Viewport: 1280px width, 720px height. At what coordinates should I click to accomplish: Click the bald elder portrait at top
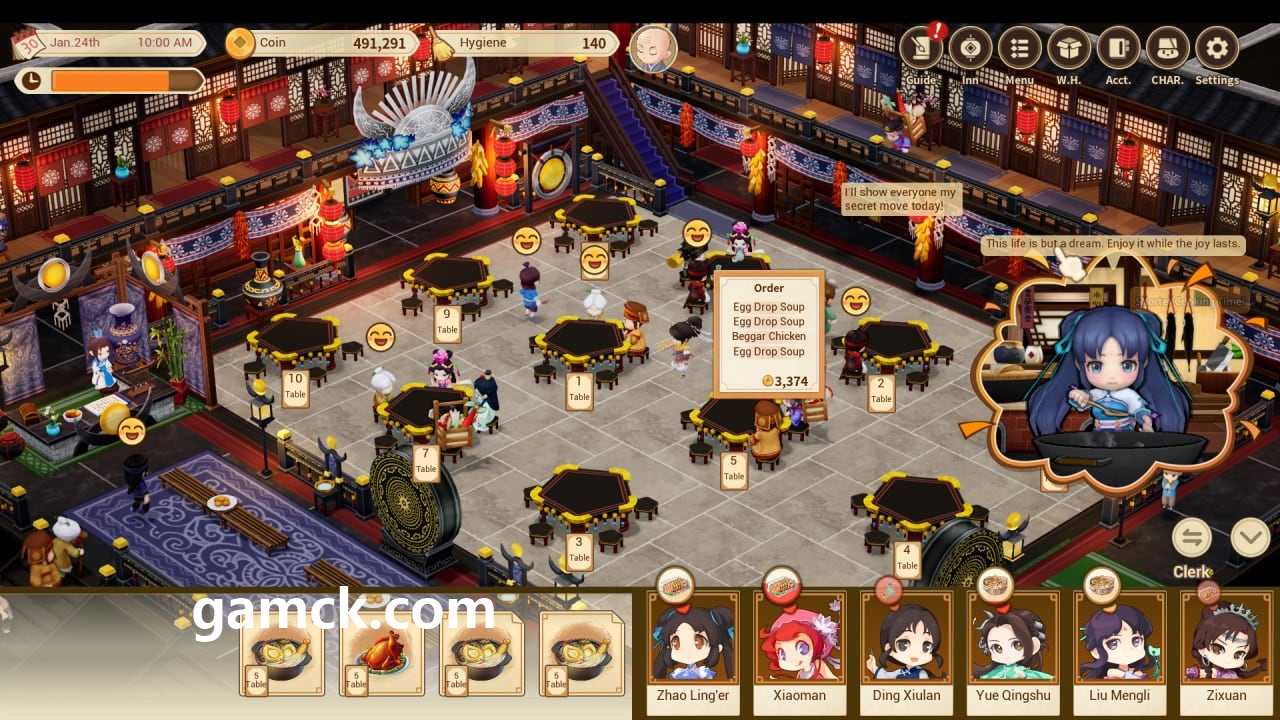(653, 48)
